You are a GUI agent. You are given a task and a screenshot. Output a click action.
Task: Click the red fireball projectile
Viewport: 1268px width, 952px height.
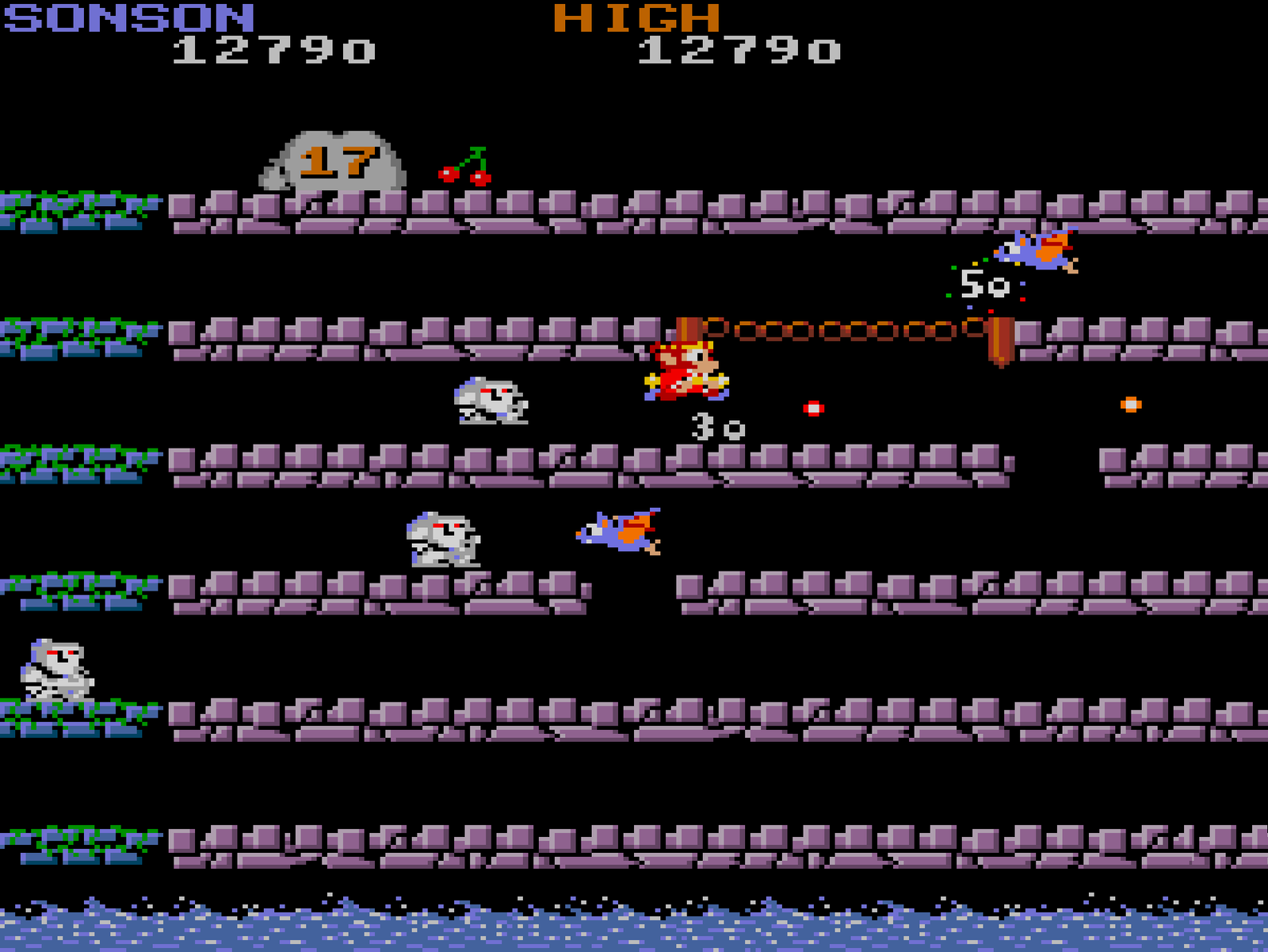pyautogui.click(x=812, y=407)
